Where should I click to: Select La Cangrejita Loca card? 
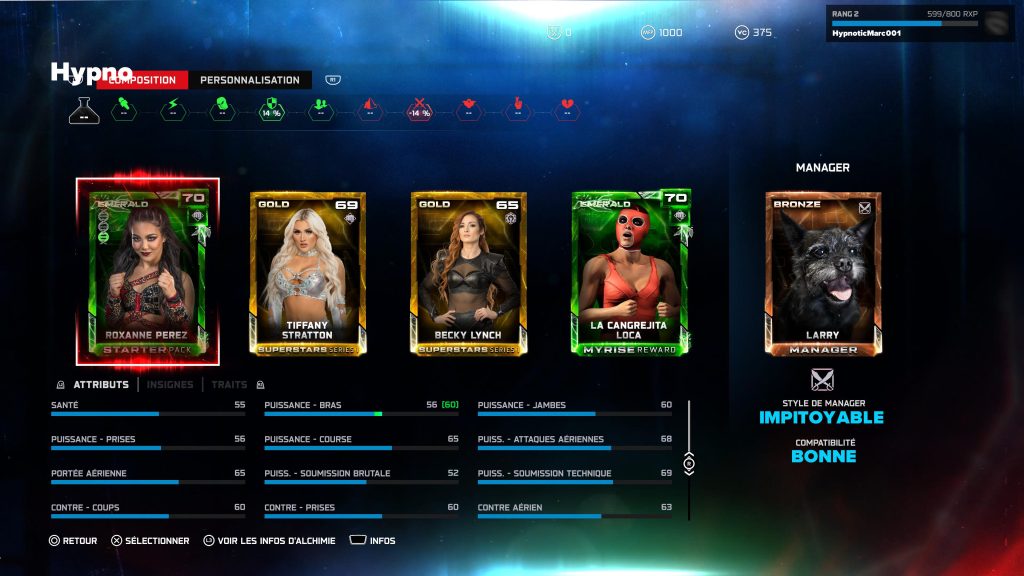pyautogui.click(x=630, y=272)
